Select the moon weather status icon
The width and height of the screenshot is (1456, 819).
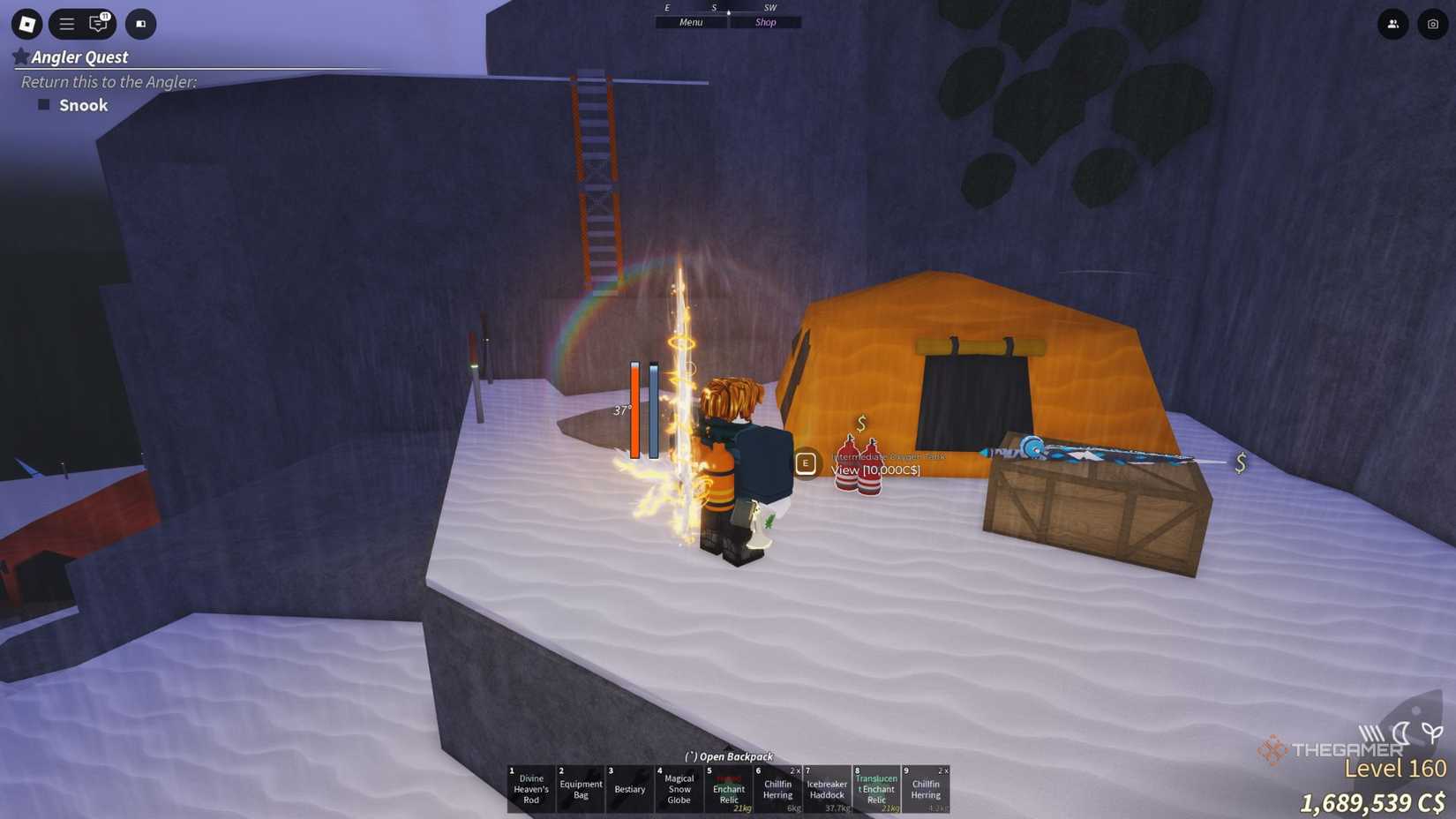click(1402, 734)
